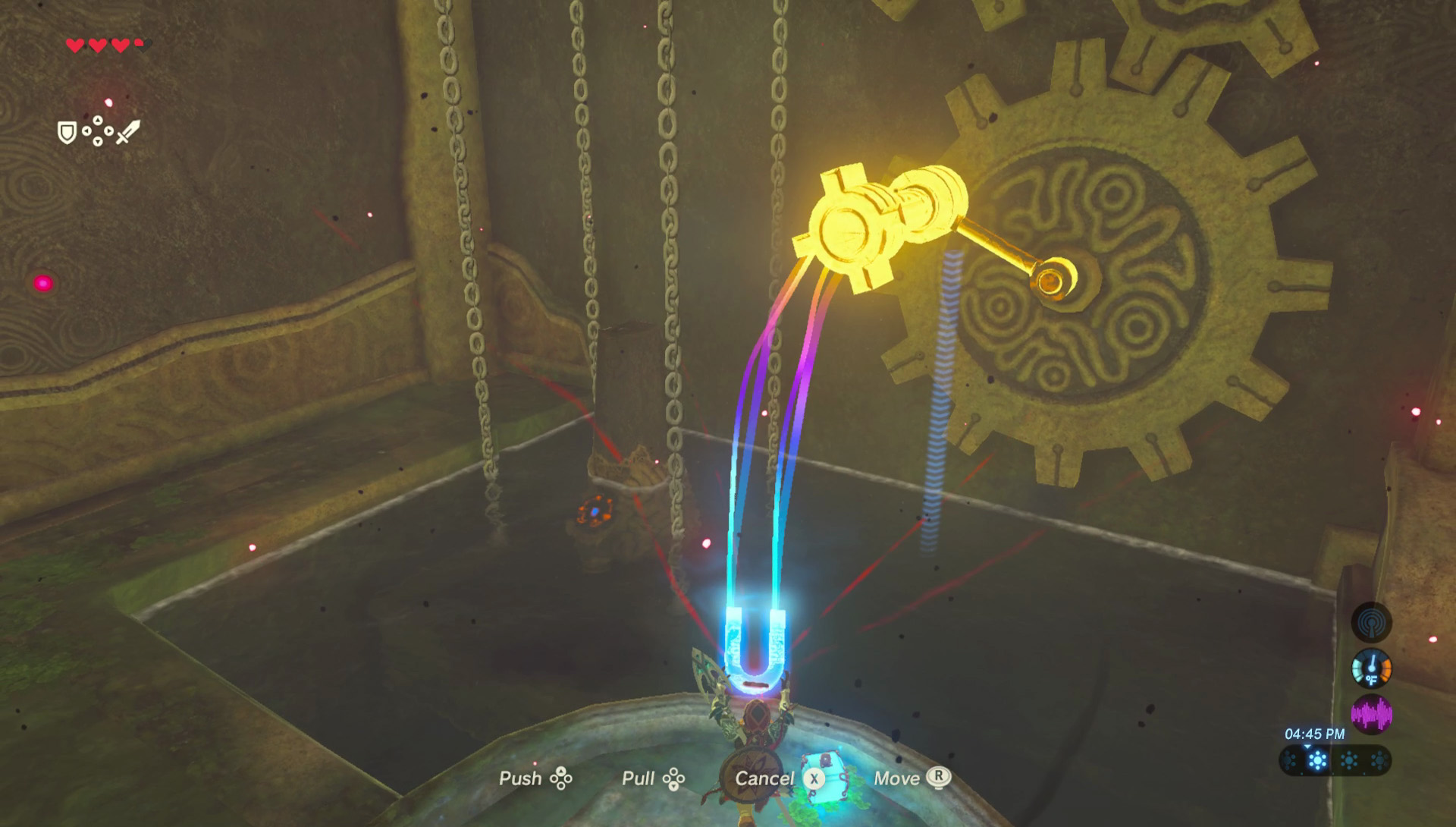Pick the second rune in the quick-select bar
Screen dimensions: 1456x827
click(x=1317, y=760)
